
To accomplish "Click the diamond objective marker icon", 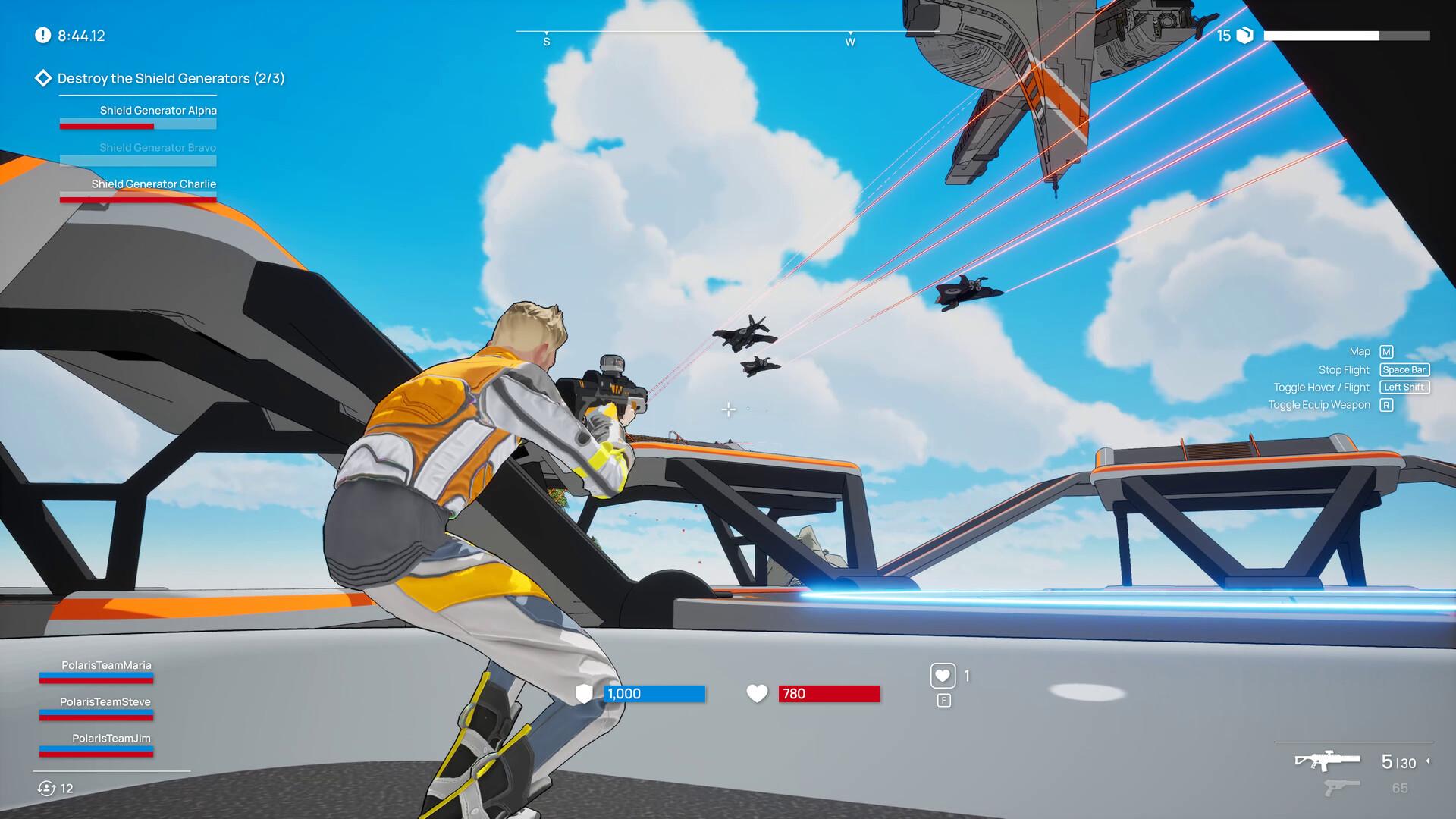I will [43, 77].
